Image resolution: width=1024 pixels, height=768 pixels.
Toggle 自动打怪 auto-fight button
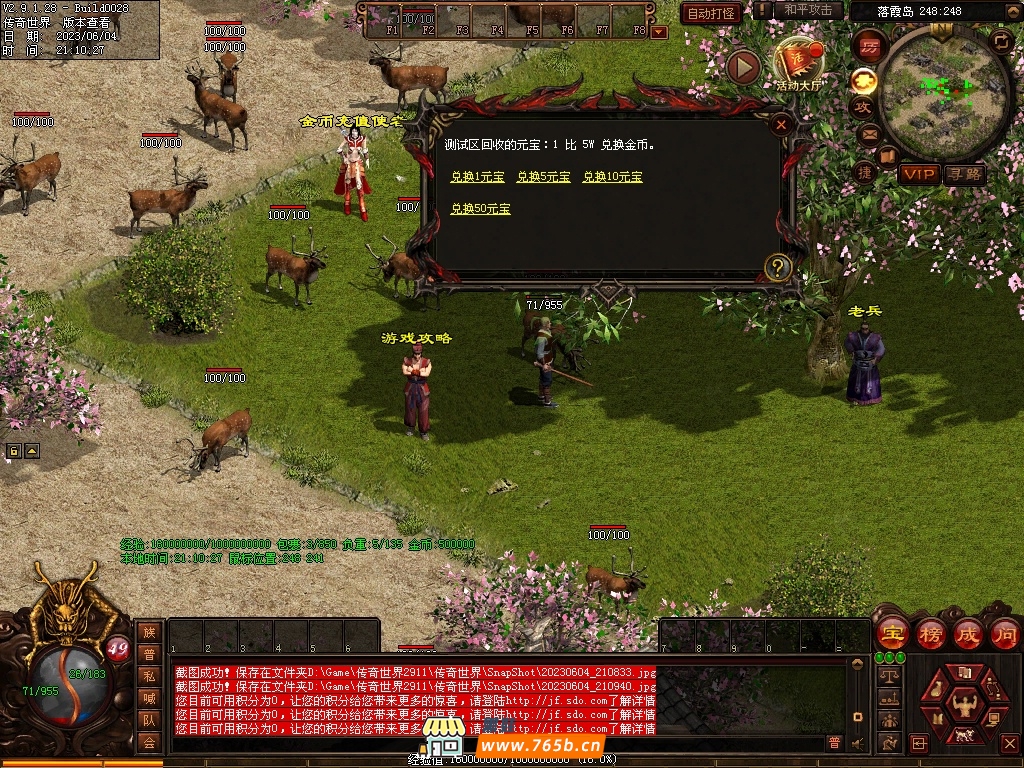(x=710, y=14)
